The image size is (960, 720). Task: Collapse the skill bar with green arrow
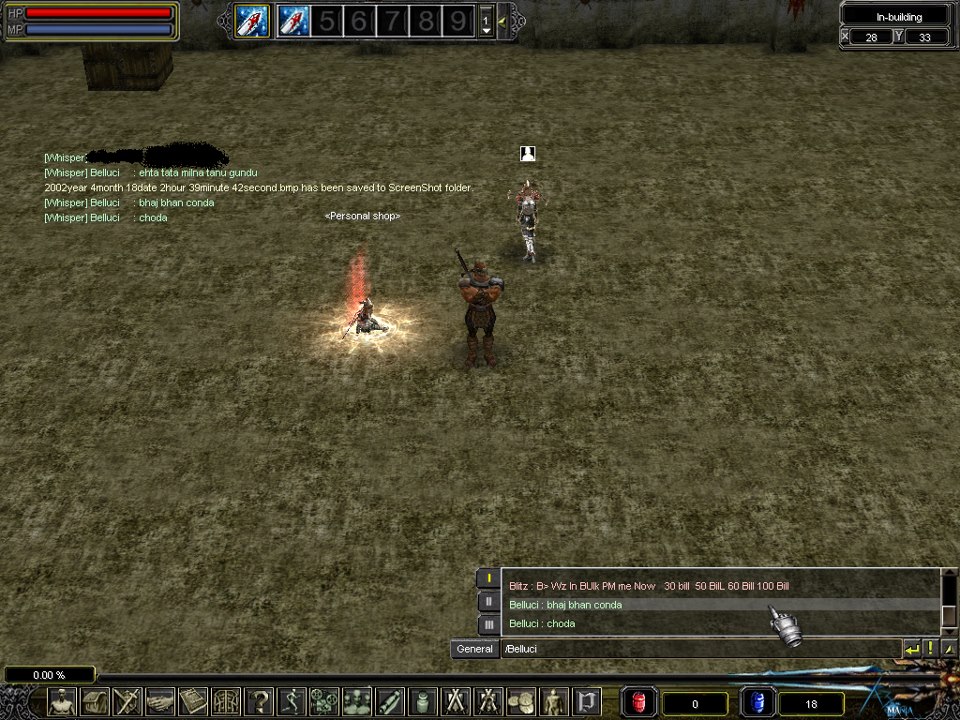coord(501,20)
